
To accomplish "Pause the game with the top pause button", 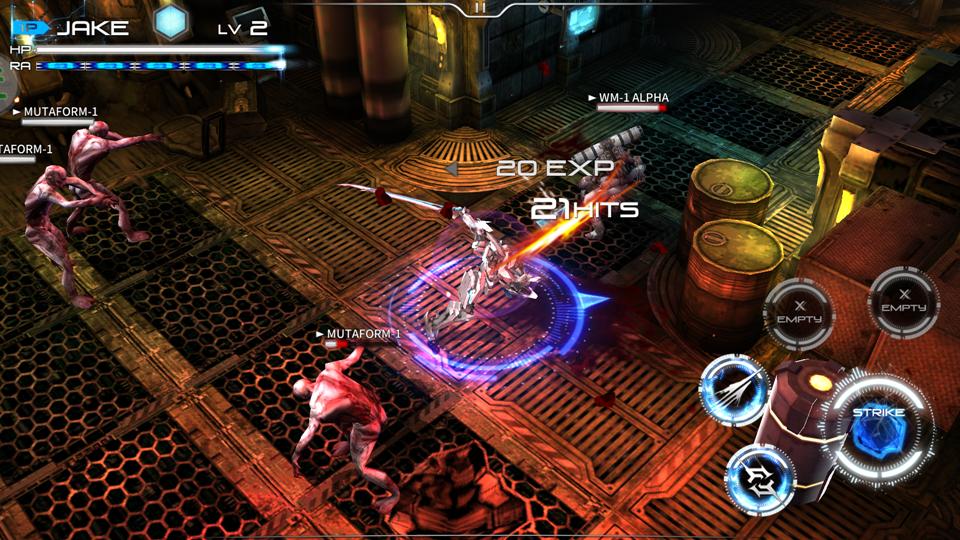I will 480,7.
